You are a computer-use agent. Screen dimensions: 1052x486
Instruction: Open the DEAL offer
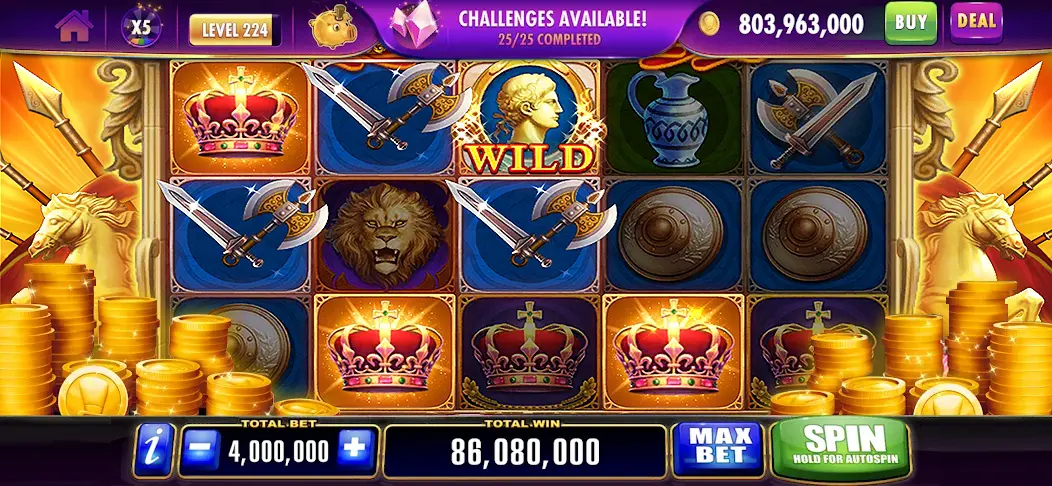(975, 21)
